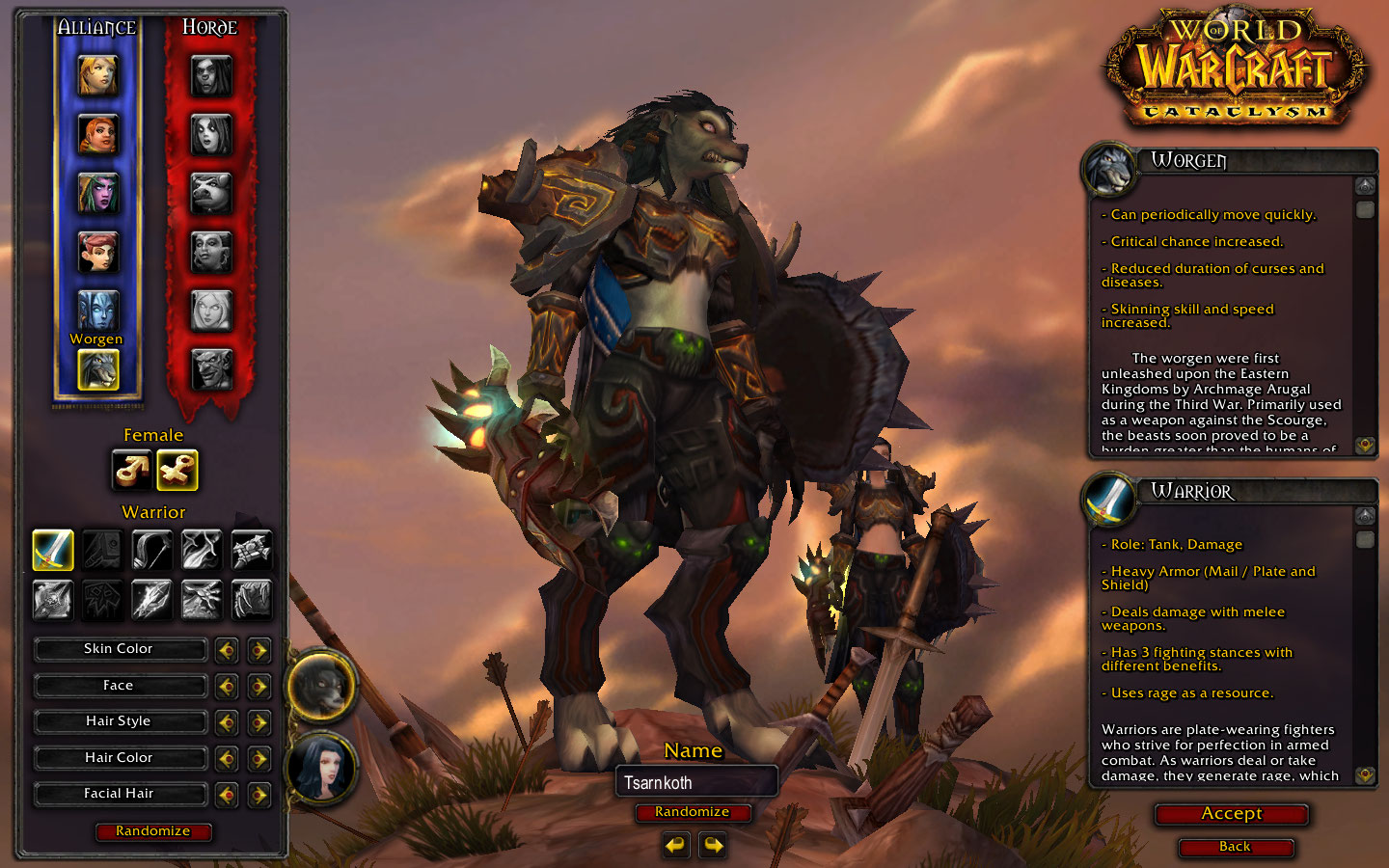Choose the Night Elf race portrait

coord(98,193)
